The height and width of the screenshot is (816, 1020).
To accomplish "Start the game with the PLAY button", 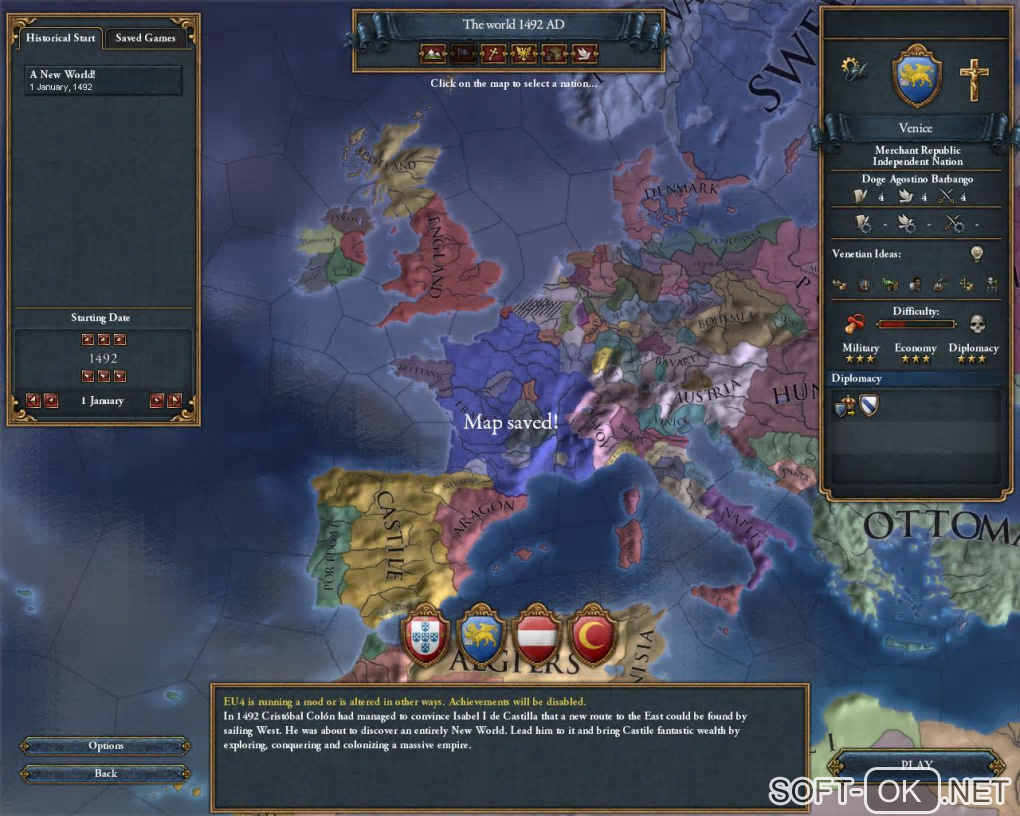I will [x=916, y=766].
